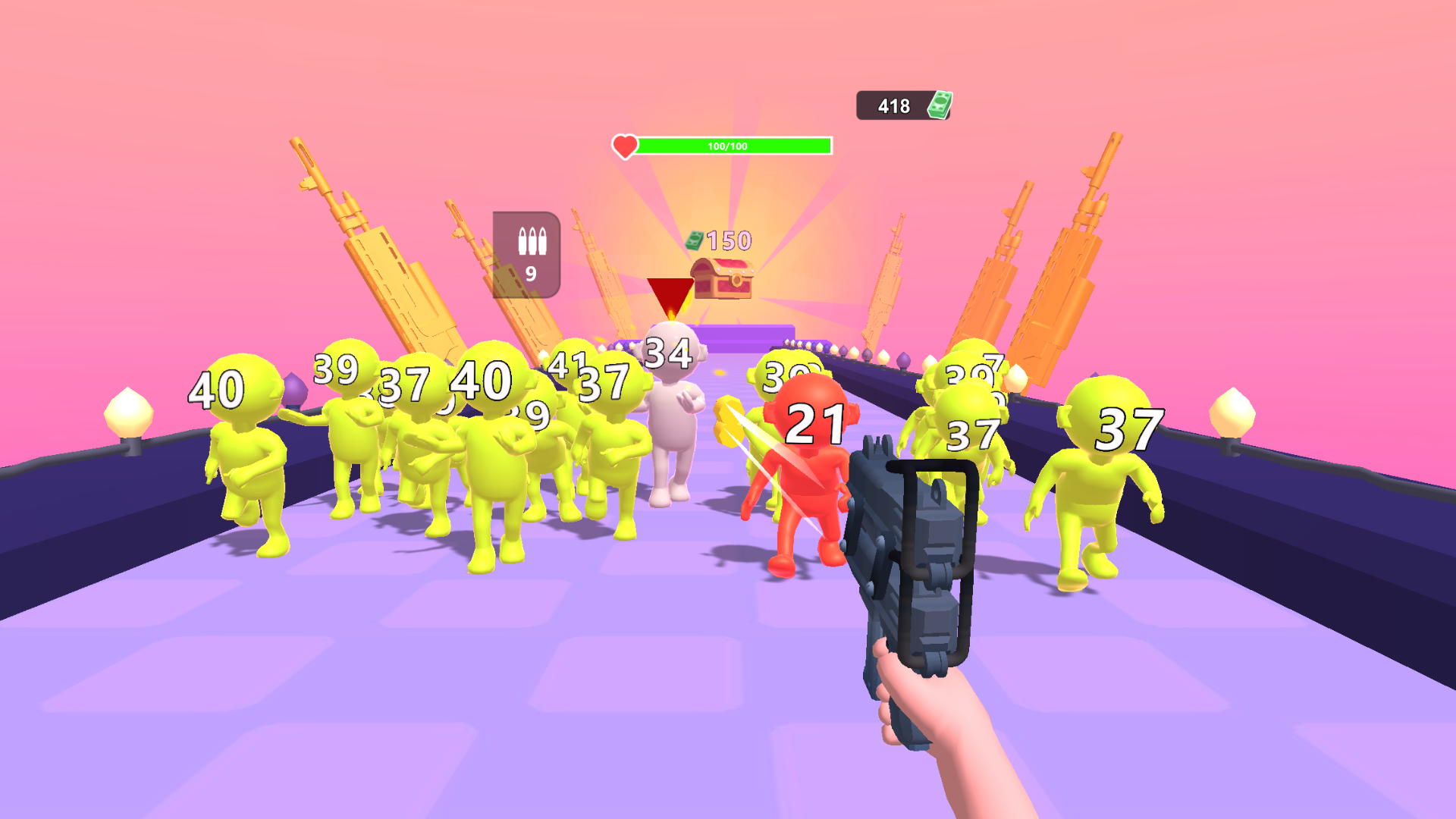Click the yellow runner labeled 40 on the left

coord(243,455)
